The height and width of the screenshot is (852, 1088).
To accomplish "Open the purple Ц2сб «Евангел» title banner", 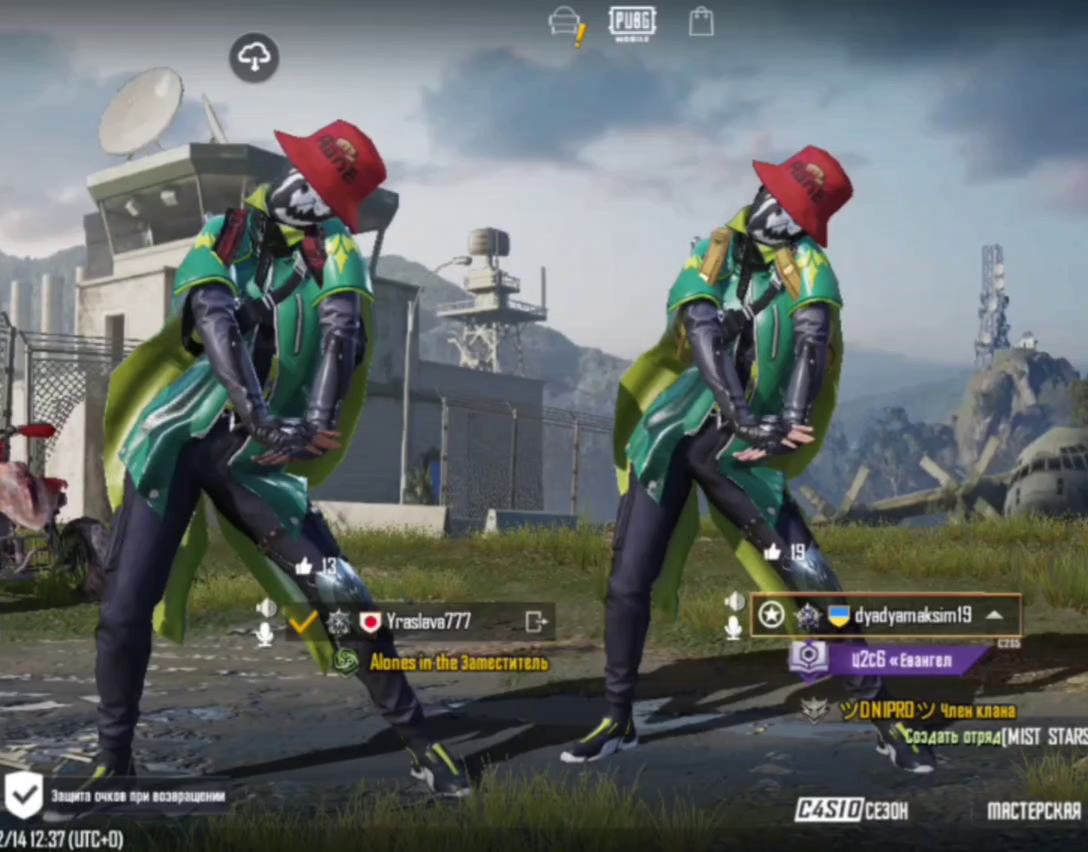I will tap(888, 659).
